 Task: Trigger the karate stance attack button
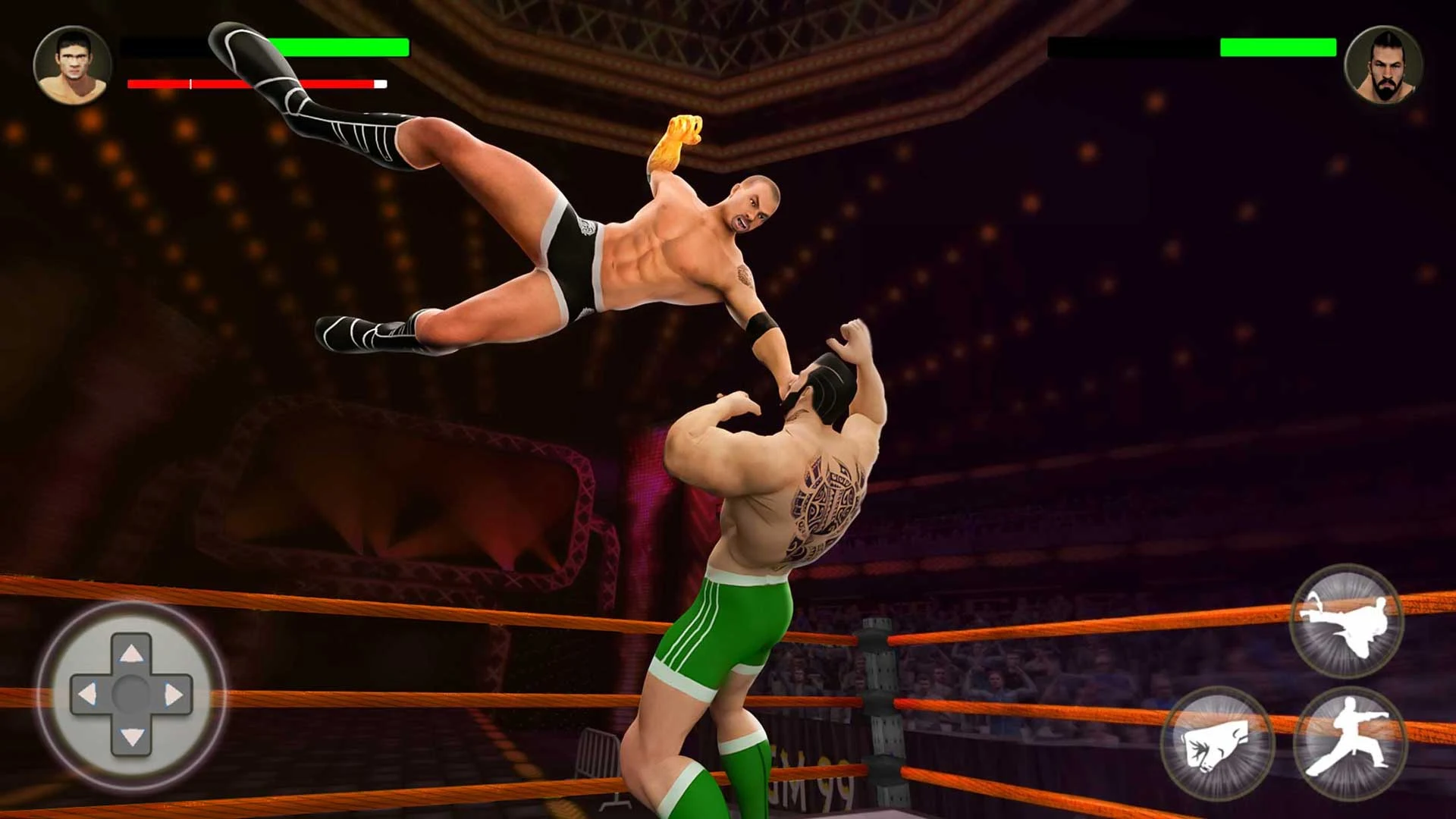click(x=1349, y=743)
